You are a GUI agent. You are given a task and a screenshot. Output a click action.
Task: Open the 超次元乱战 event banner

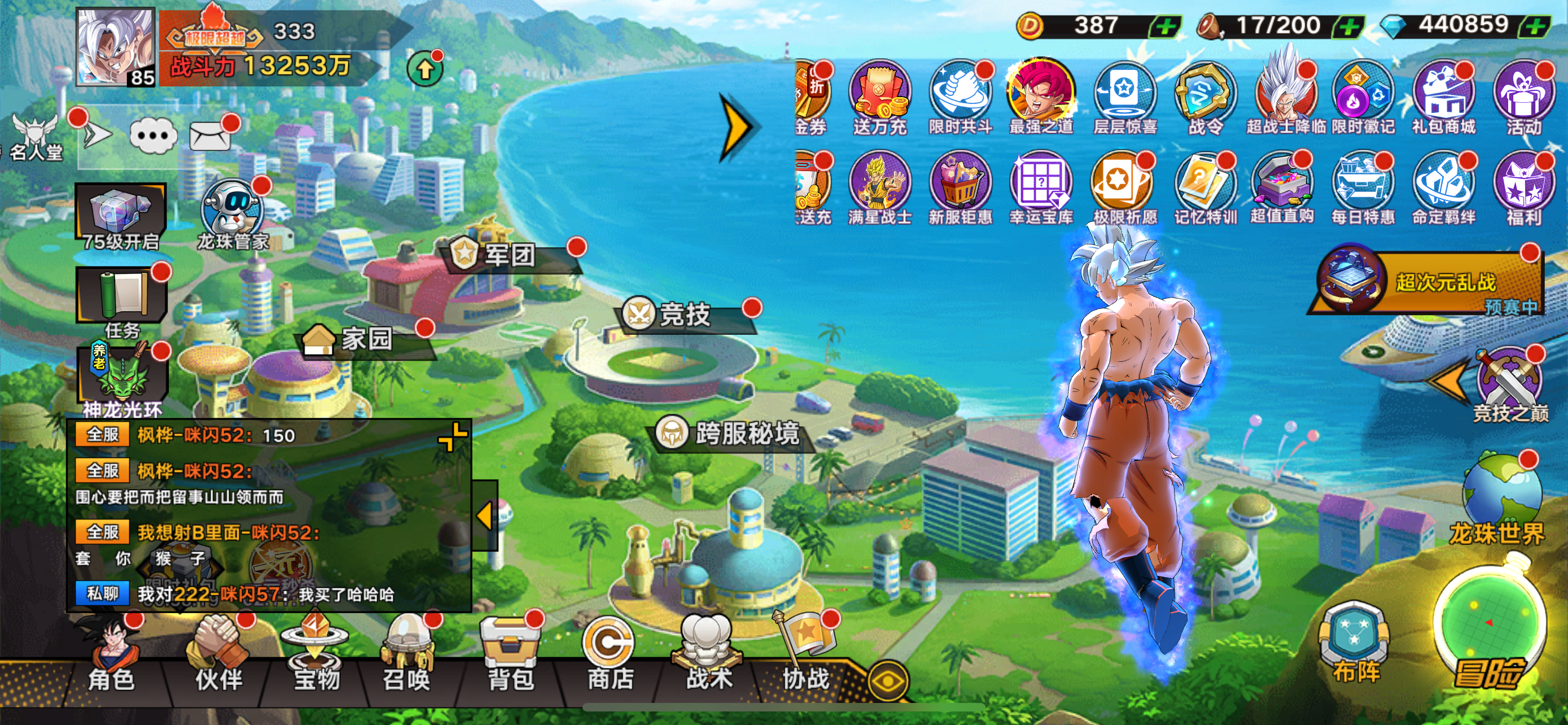click(1430, 281)
